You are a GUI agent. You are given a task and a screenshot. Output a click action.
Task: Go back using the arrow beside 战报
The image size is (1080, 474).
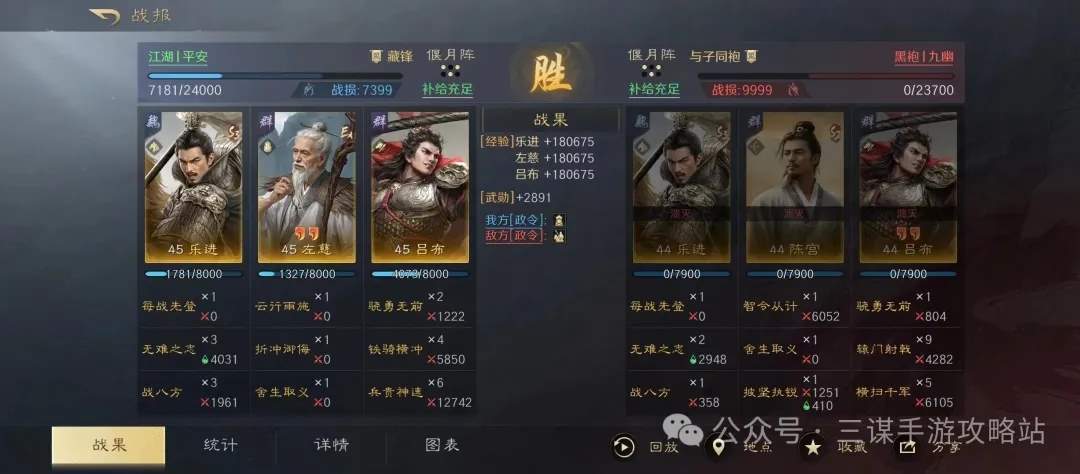tap(104, 16)
